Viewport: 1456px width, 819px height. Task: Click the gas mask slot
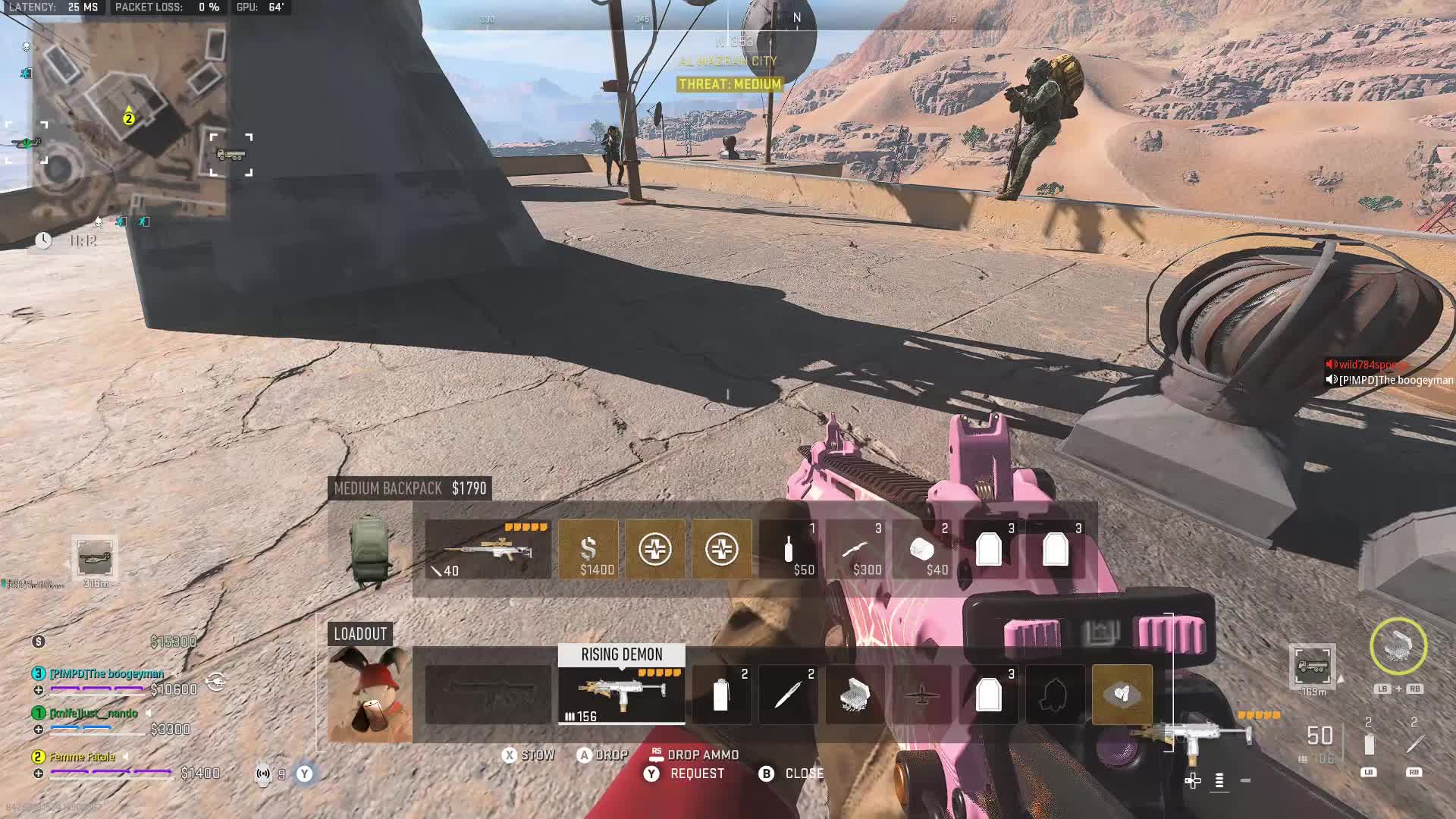point(1055,694)
